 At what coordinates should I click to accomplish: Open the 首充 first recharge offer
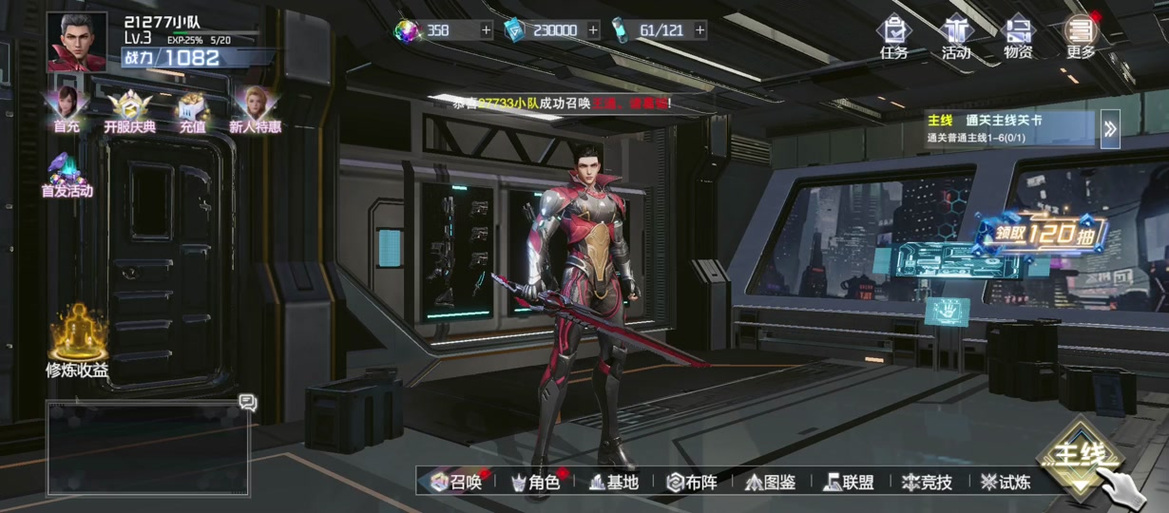coord(67,108)
